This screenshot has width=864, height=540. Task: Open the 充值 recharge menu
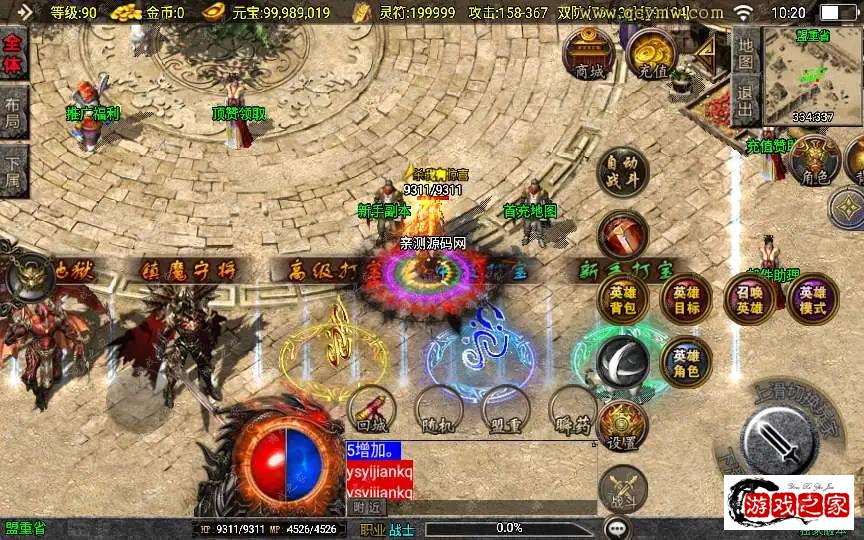click(x=652, y=56)
